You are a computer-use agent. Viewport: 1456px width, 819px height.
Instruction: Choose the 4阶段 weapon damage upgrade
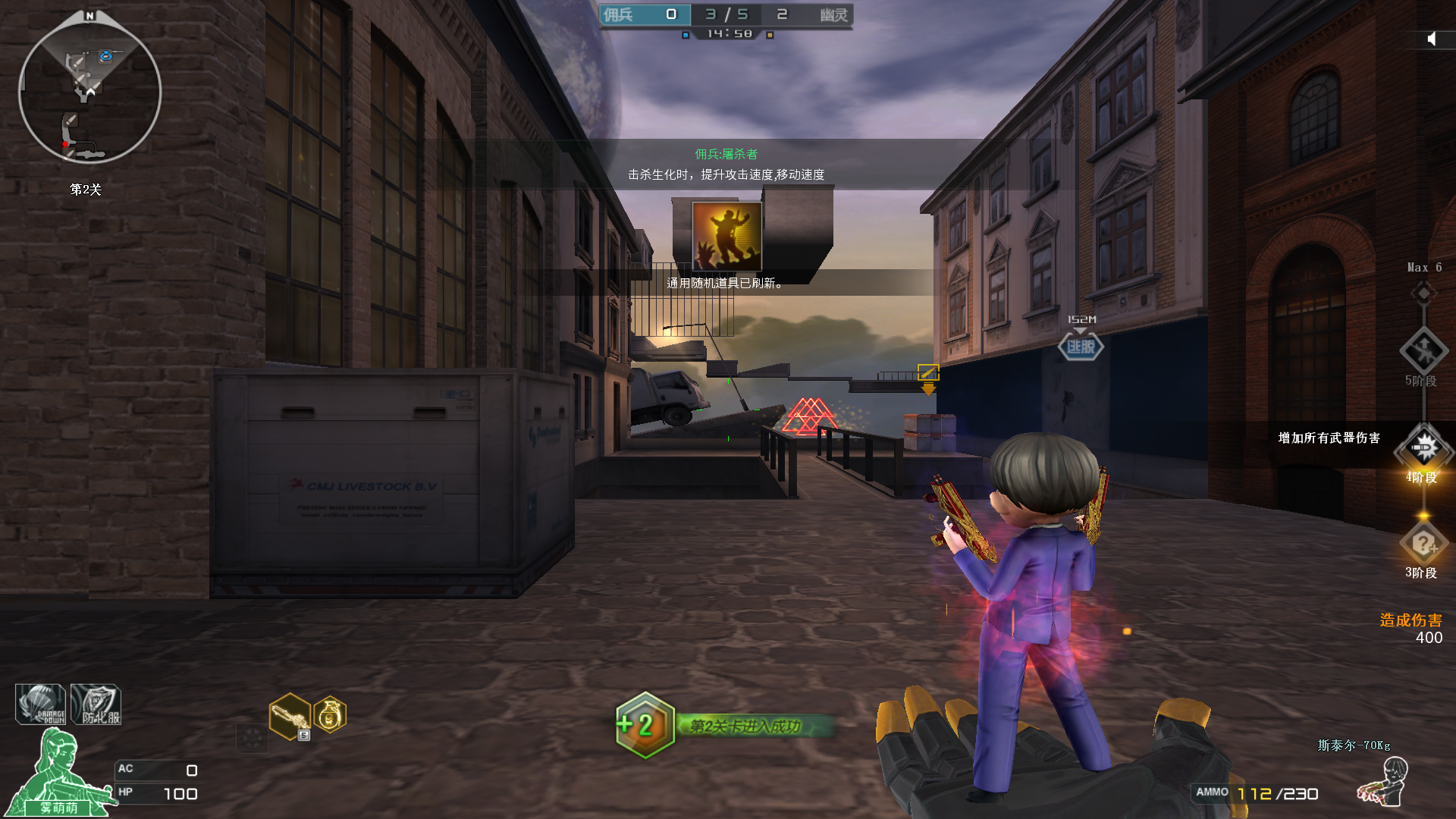pos(1423,448)
